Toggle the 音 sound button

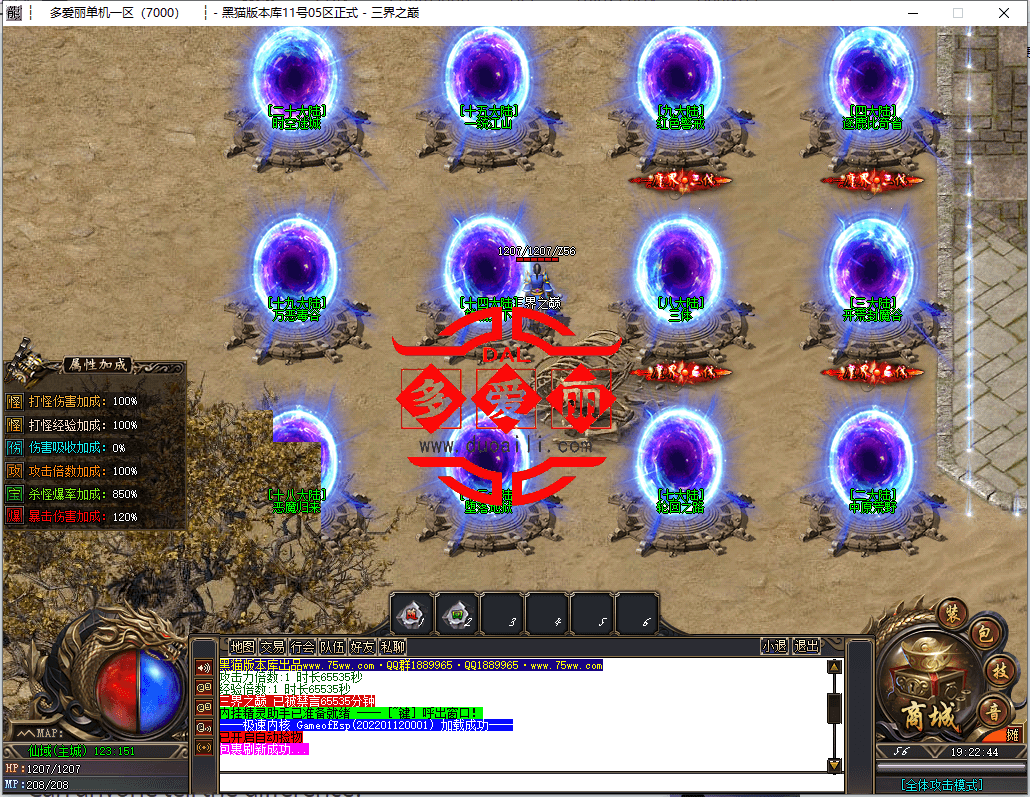[995, 711]
